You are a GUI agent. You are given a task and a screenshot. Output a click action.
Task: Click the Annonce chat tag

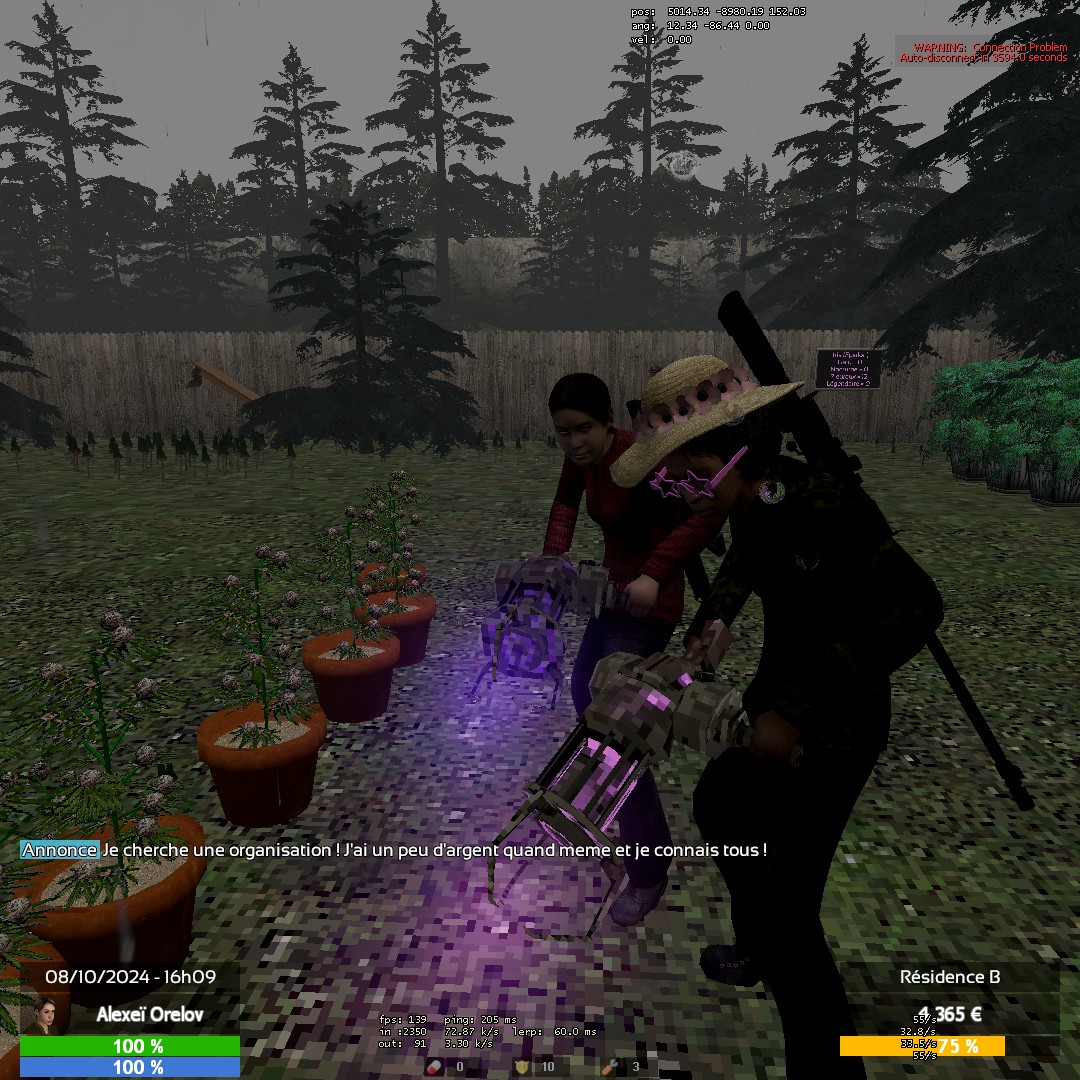click(59, 850)
